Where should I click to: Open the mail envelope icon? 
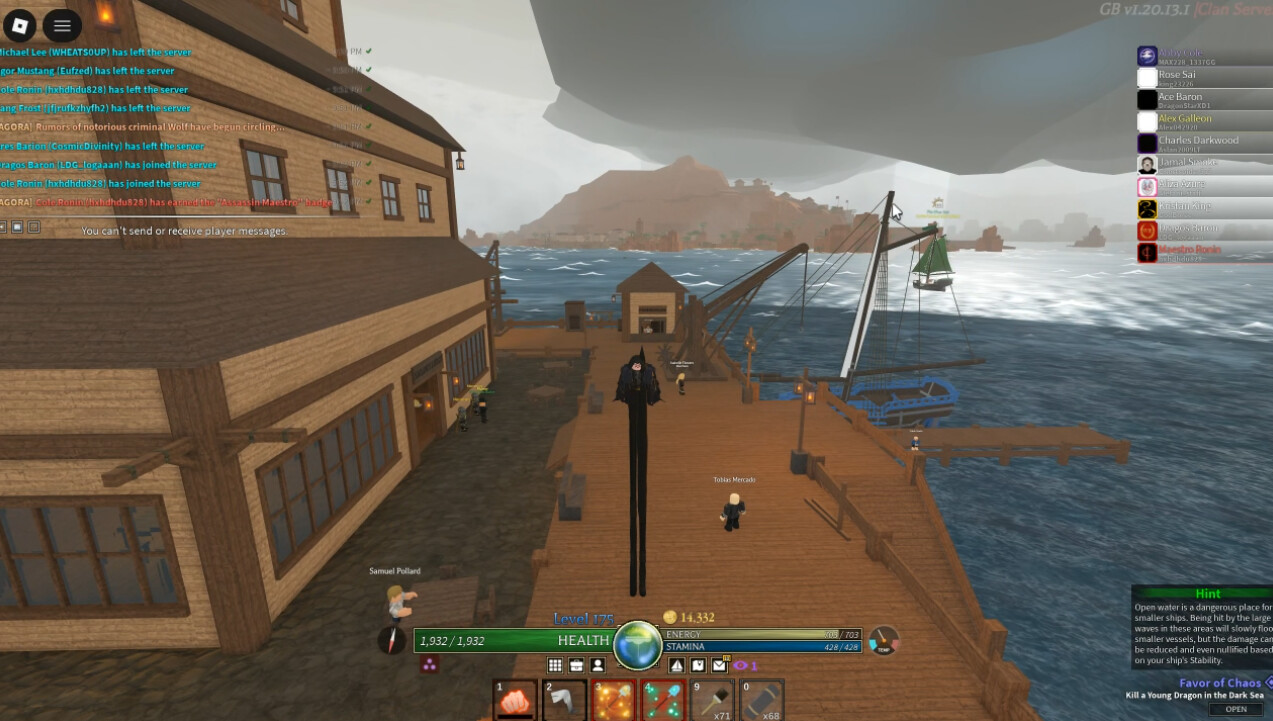719,665
